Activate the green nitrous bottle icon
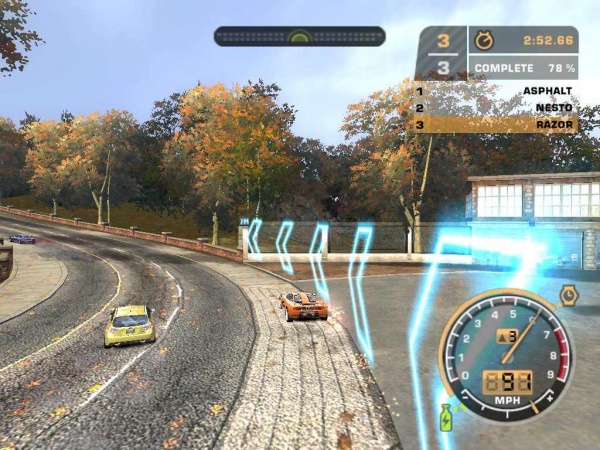 point(446,417)
